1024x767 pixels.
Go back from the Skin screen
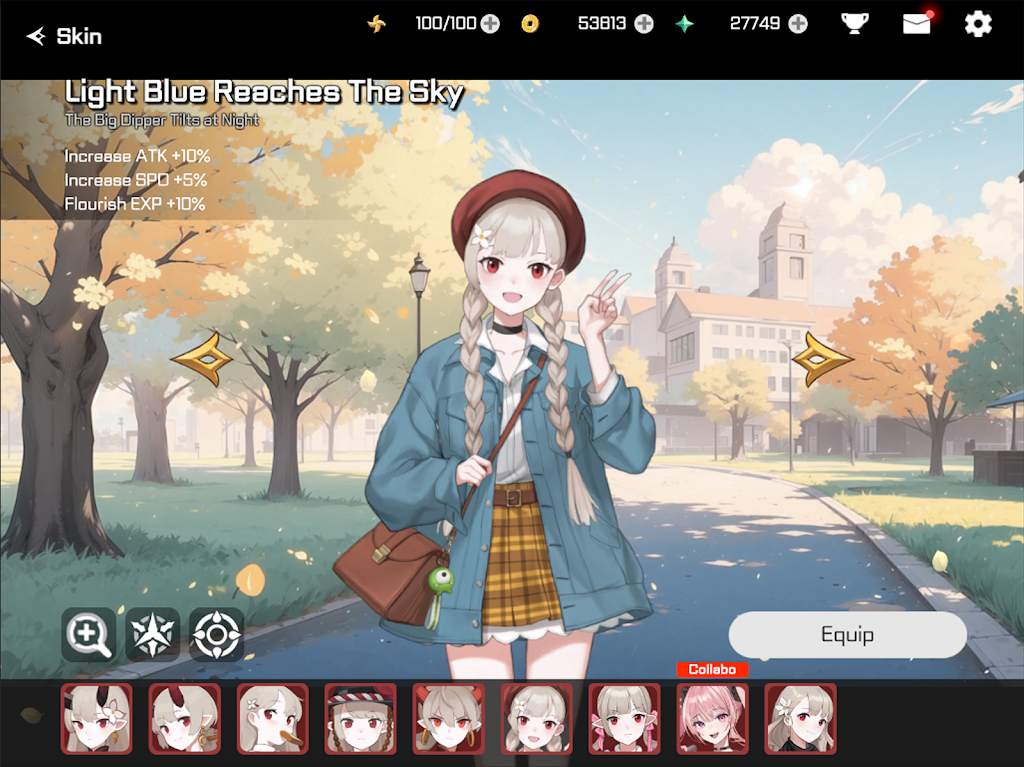click(38, 37)
